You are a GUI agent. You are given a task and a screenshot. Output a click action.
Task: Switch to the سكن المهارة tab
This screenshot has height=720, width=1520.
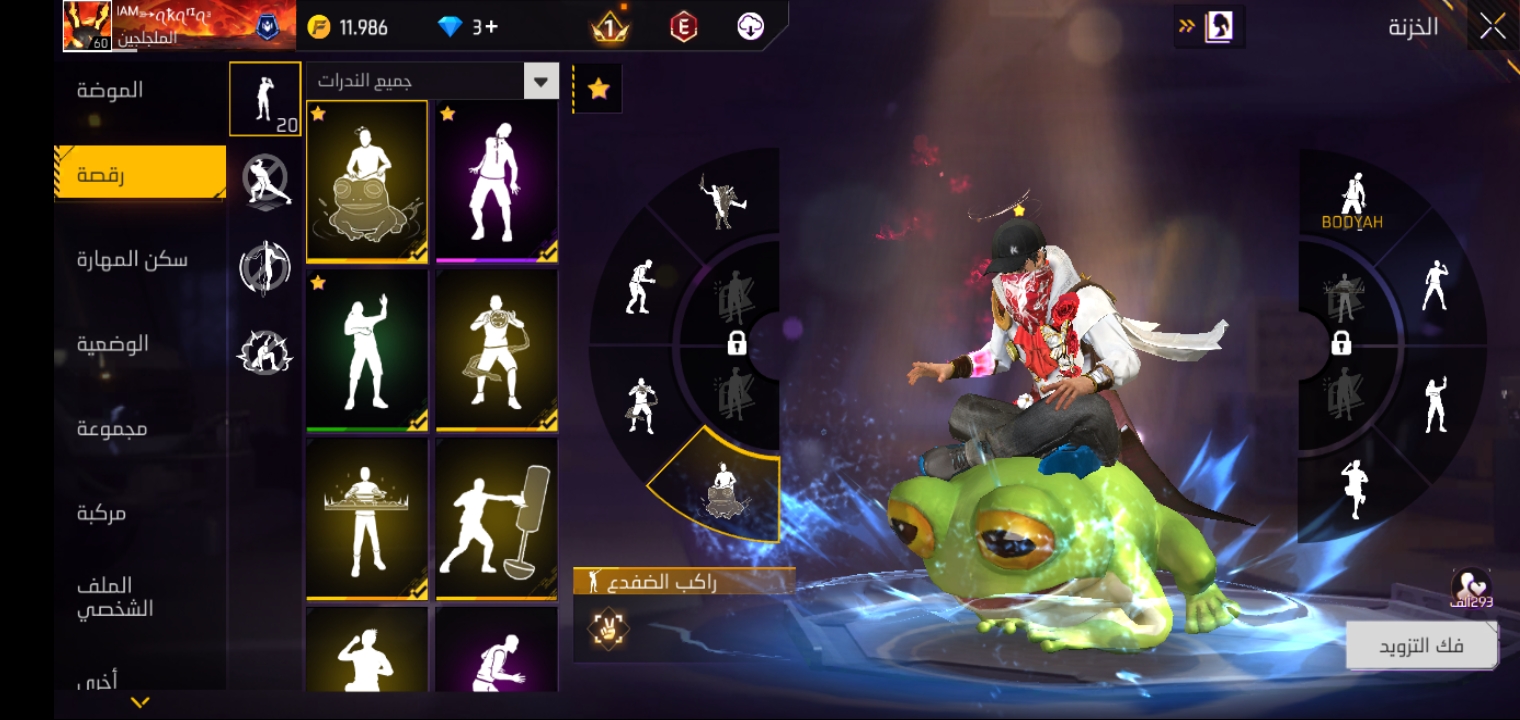click(132, 260)
